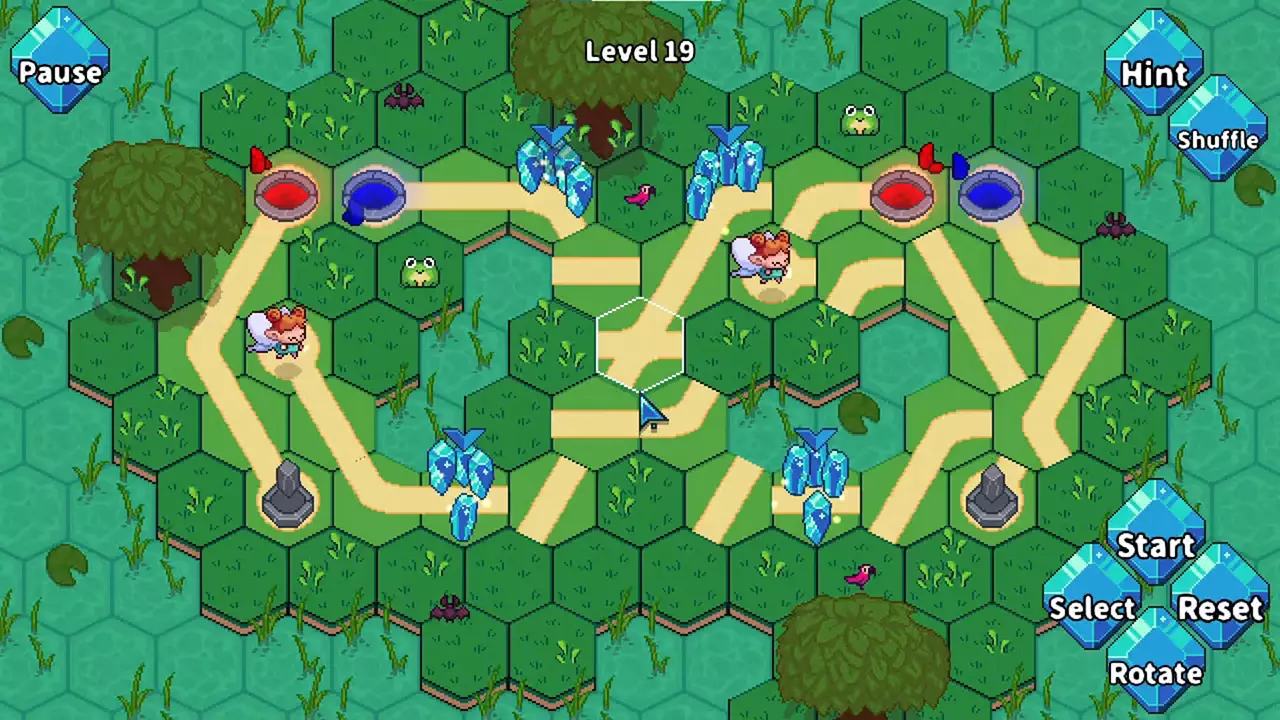This screenshot has height=720, width=1280.
Task: Click the left red potion pool tile
Action: [288, 193]
